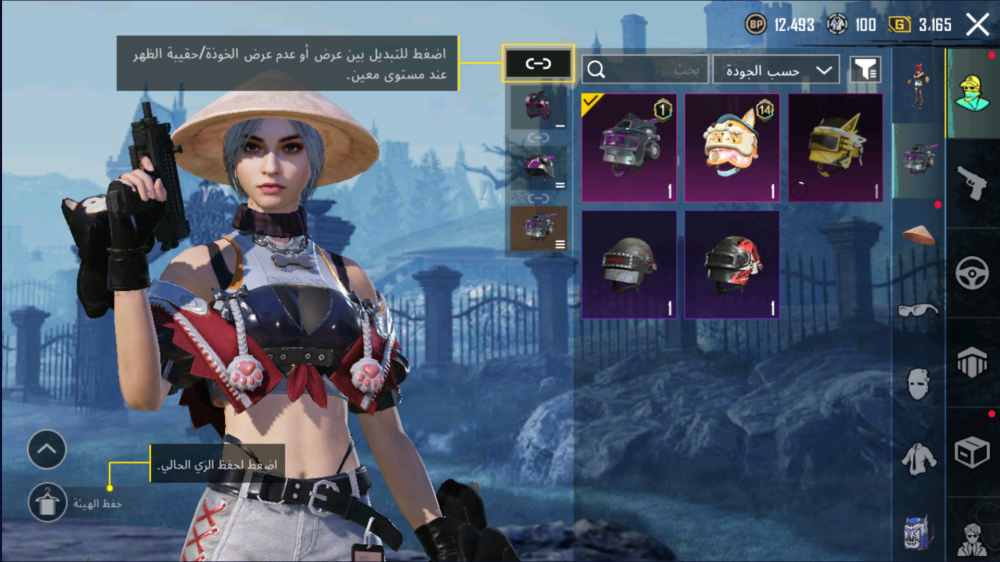Select the equipped purple-visor helmet skin
Screen dimensions: 1000x562
[x=629, y=148]
